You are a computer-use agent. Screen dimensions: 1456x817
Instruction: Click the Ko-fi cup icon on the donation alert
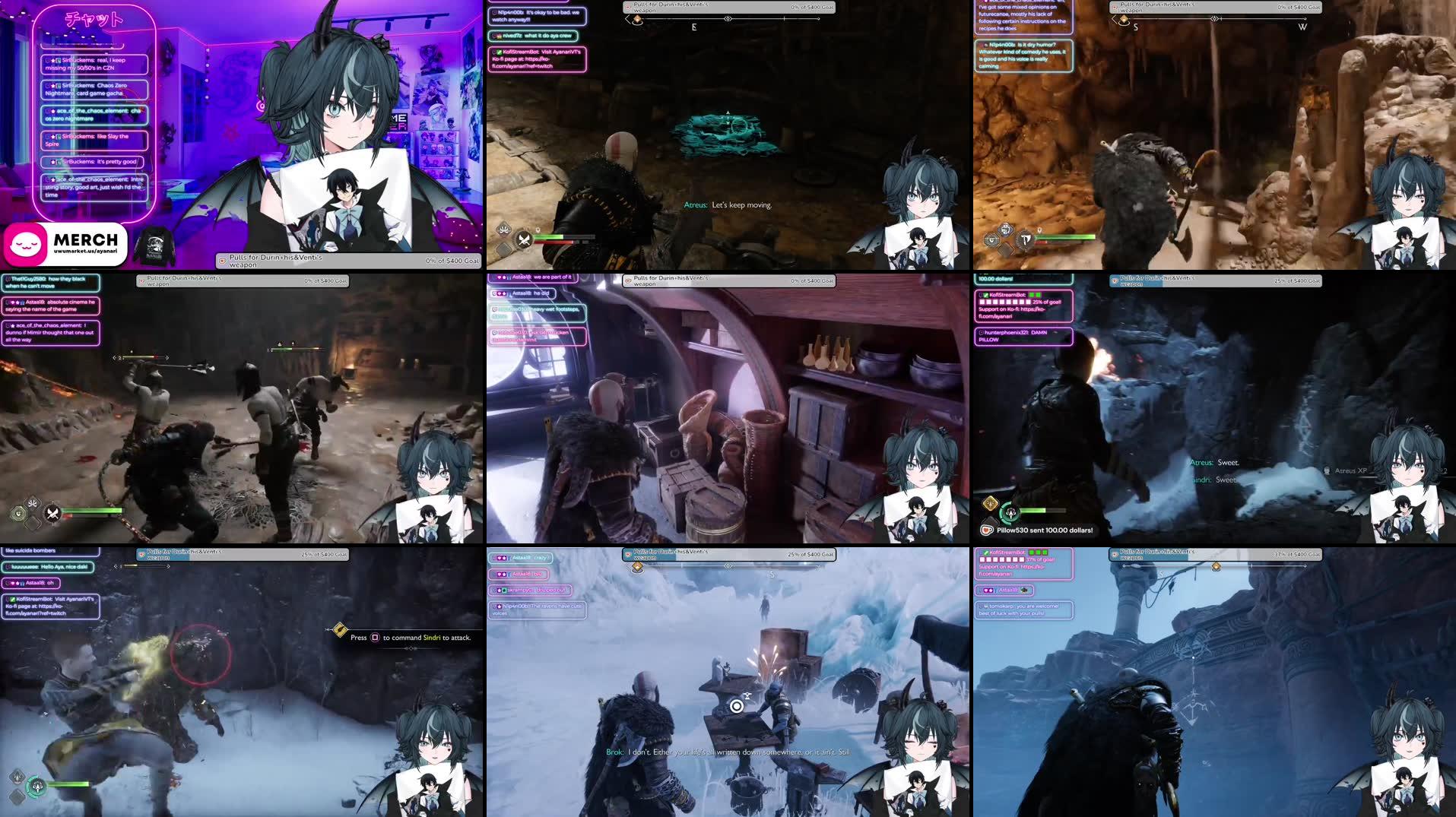coord(987,530)
